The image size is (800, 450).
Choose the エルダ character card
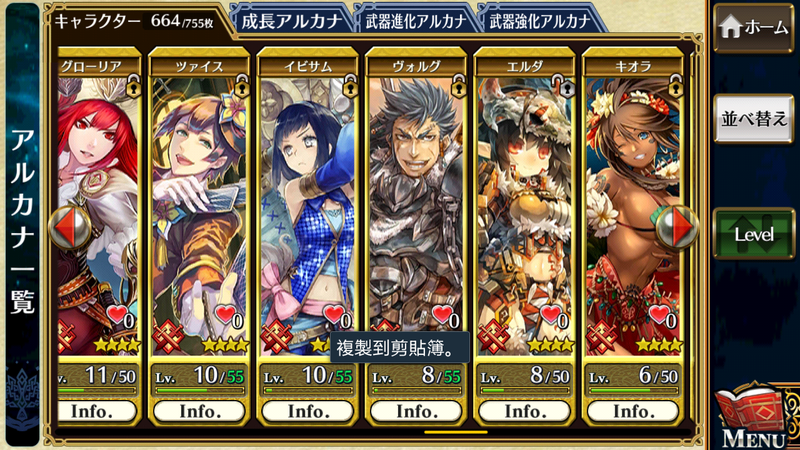click(524, 200)
